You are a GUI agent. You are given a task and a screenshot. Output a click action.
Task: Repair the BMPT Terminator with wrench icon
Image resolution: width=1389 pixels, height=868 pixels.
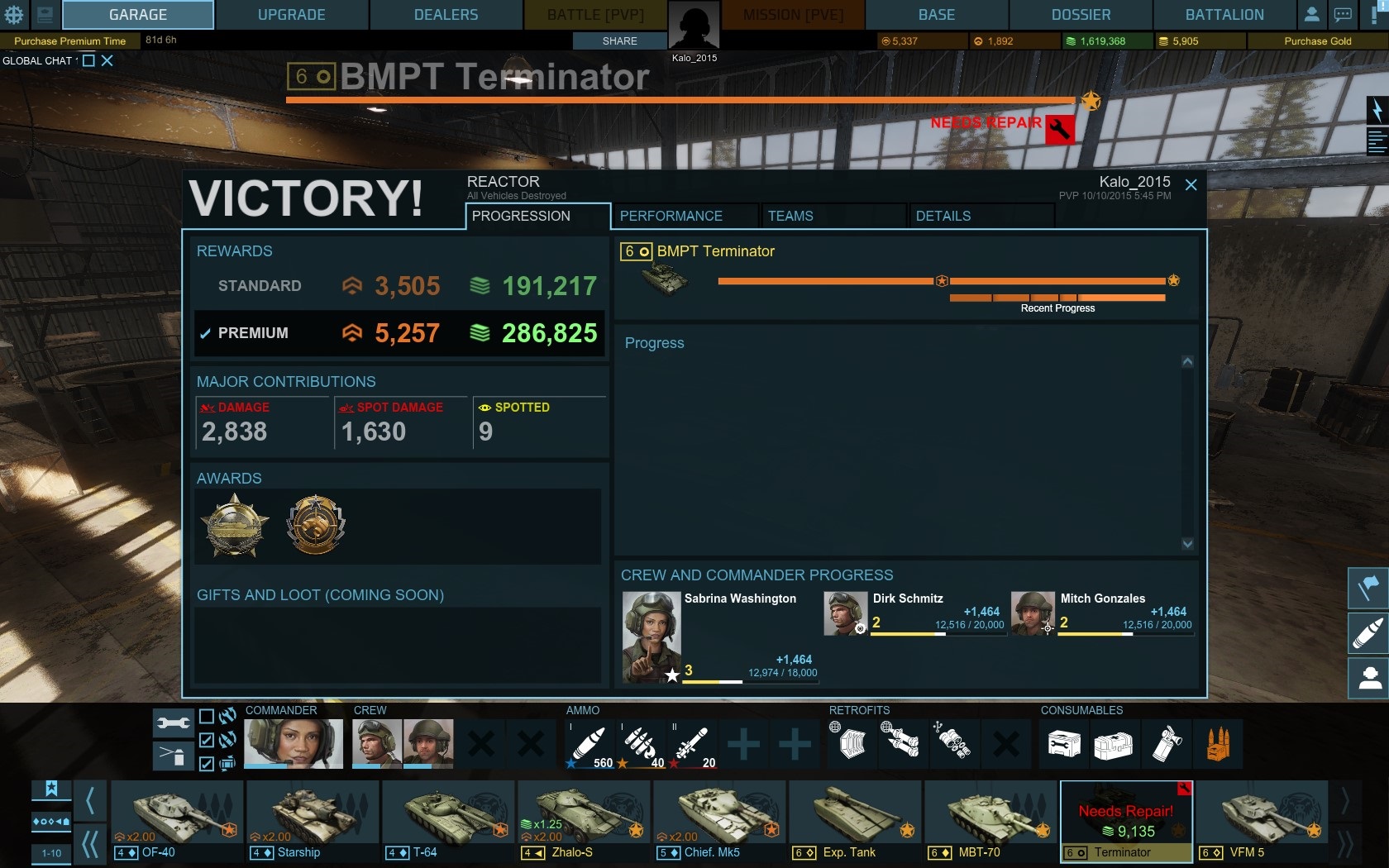tap(1060, 130)
